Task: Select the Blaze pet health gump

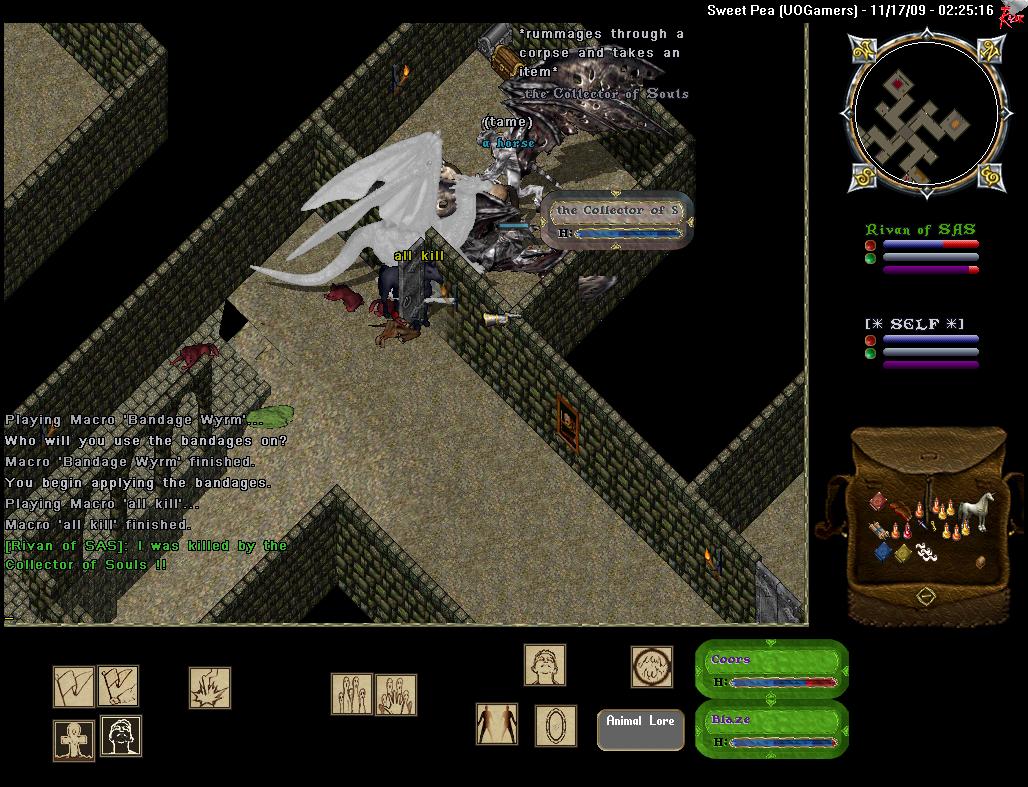Action: 771,729
